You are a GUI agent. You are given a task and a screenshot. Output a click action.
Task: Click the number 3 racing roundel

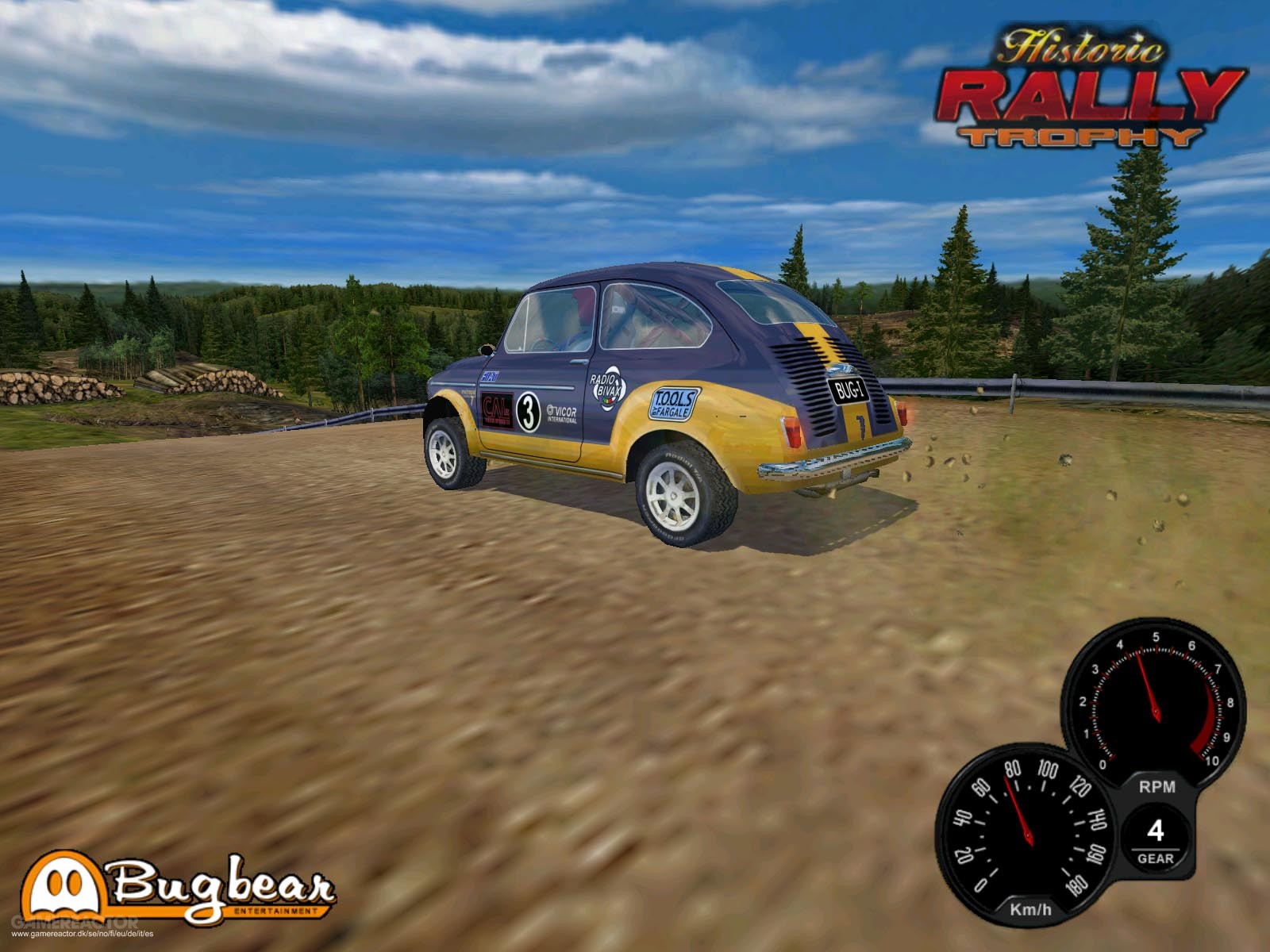529,409
